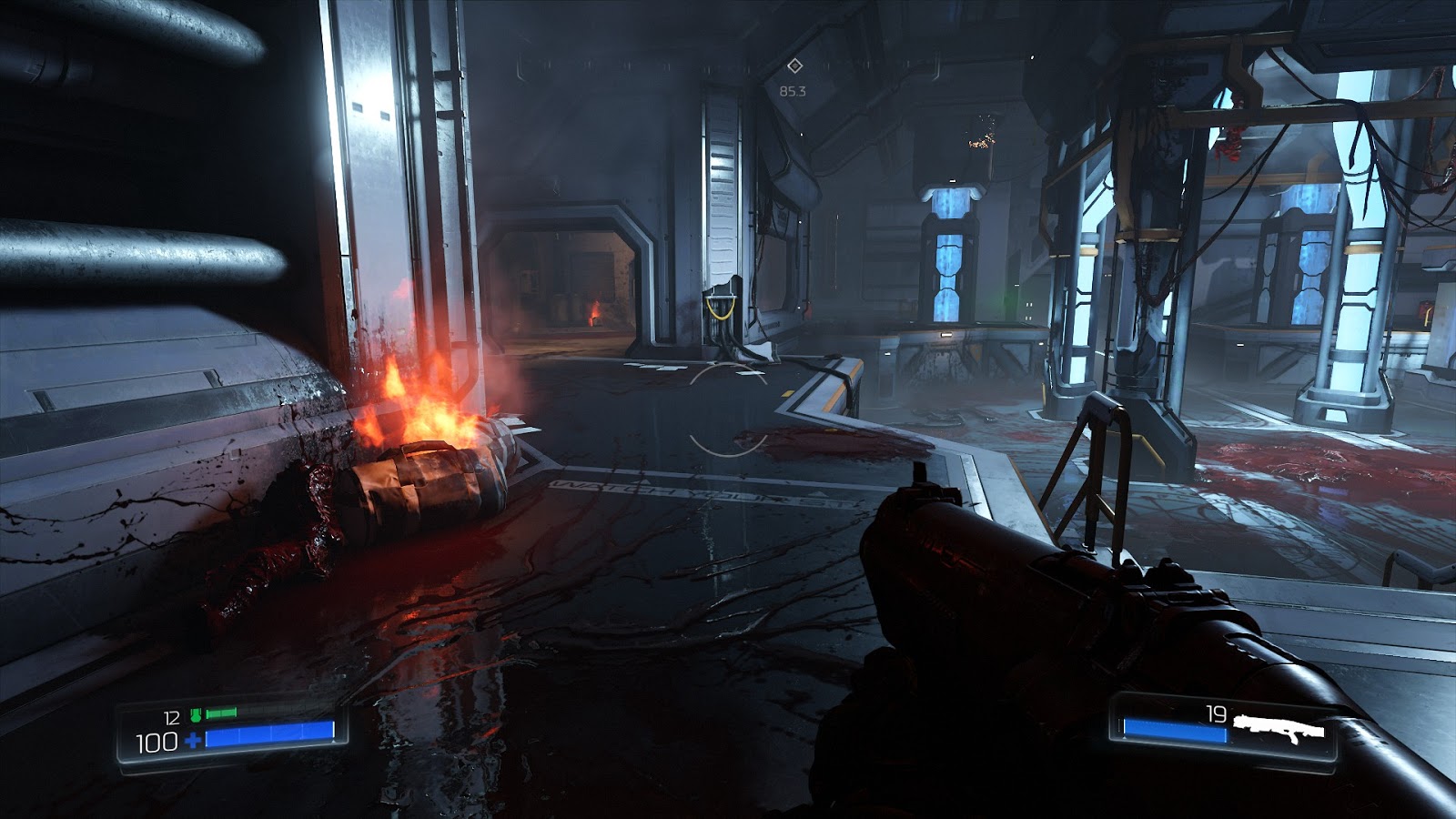Click the shotgun icon in the ammo HUD

pos(1279,726)
